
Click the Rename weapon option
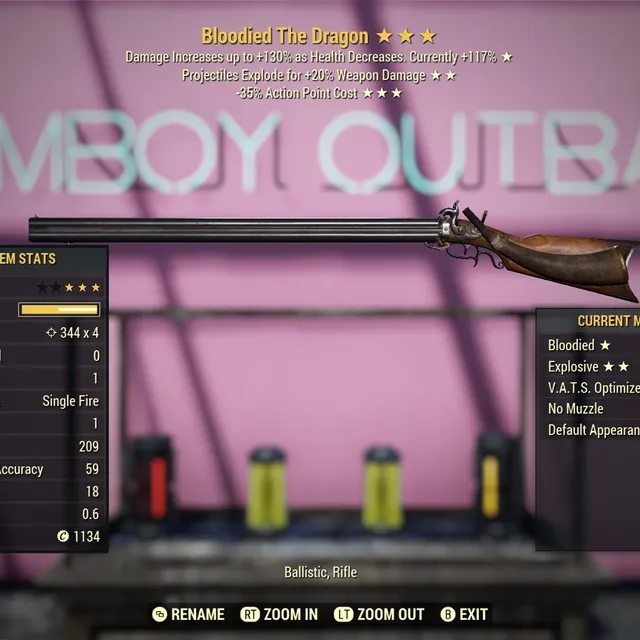coord(187,614)
